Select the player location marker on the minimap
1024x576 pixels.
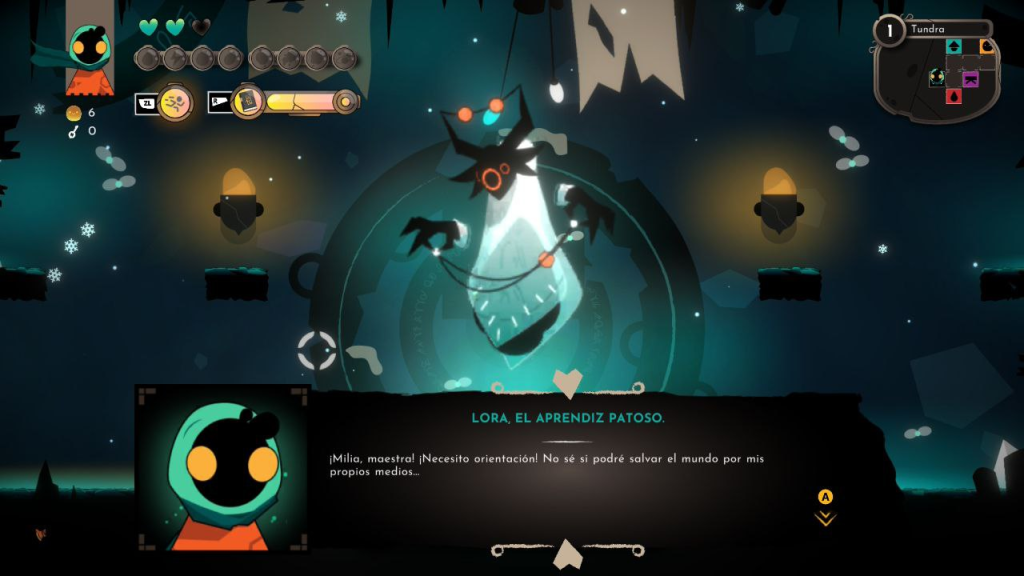(937, 78)
